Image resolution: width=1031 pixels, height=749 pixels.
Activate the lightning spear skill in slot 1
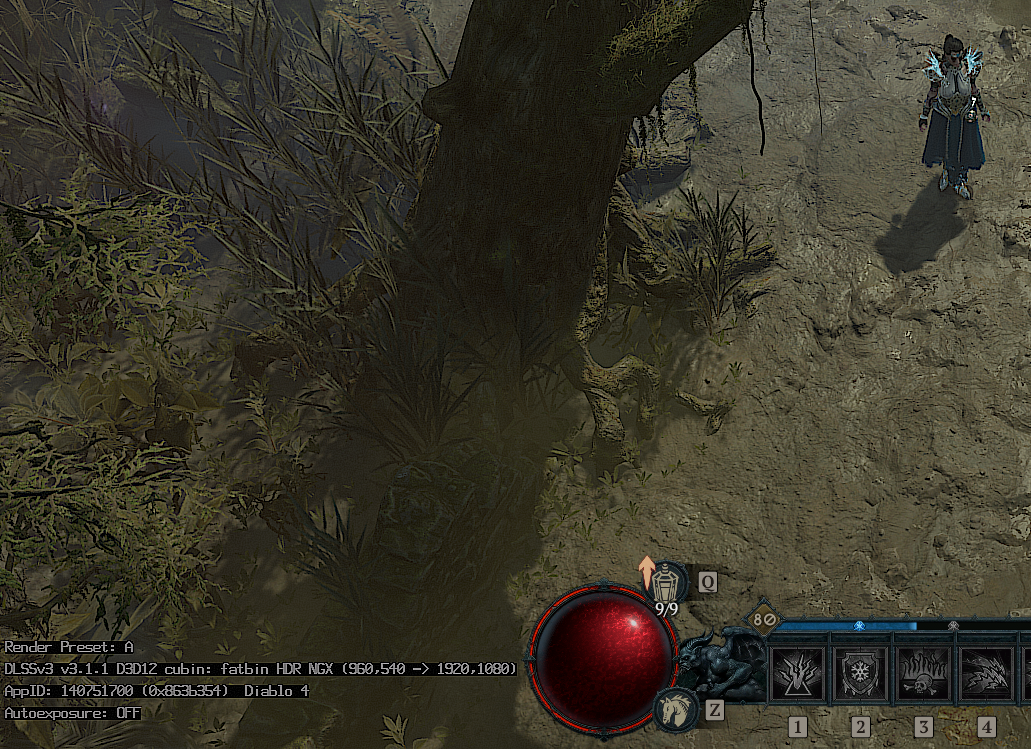[x=798, y=674]
